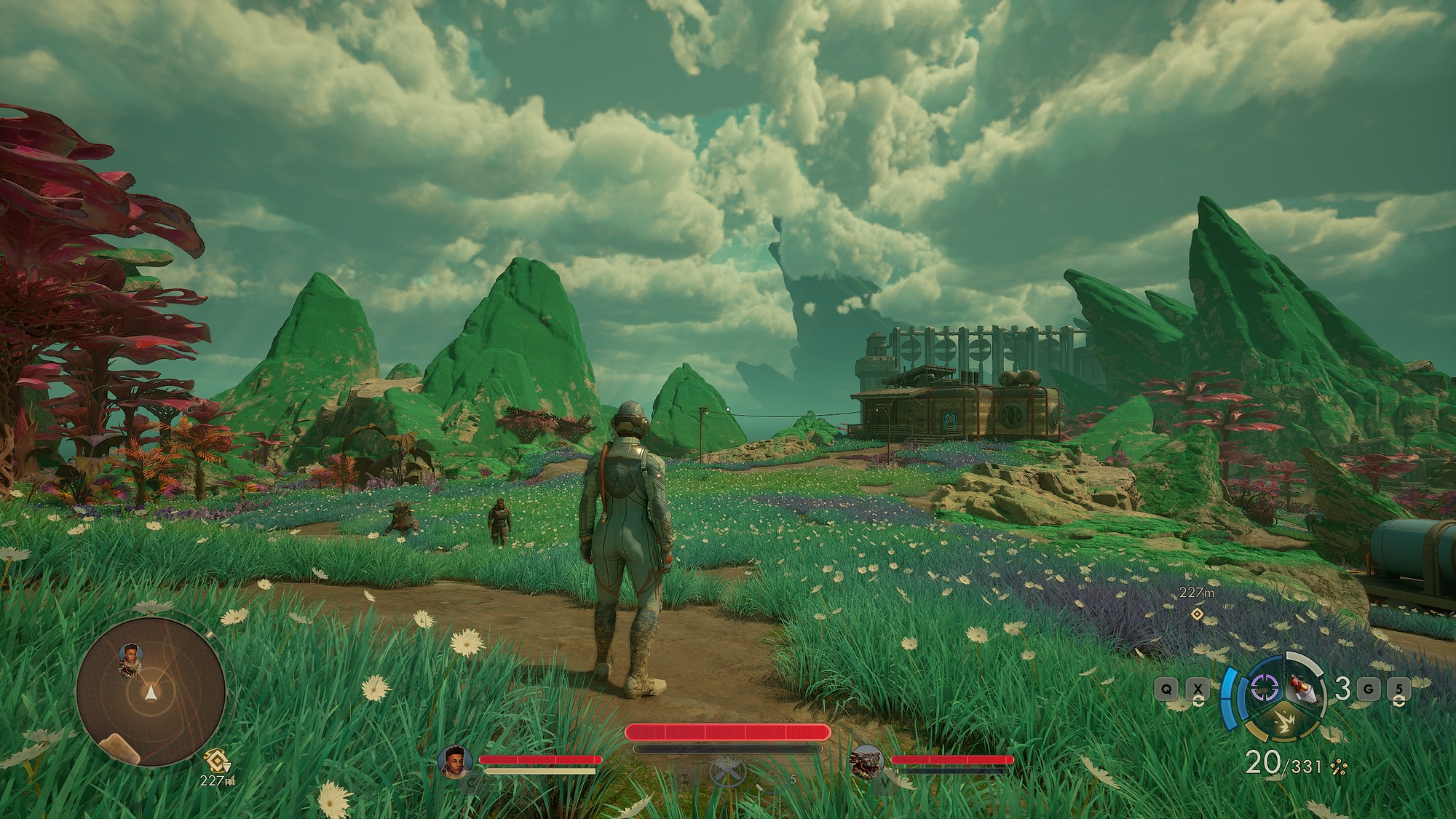The width and height of the screenshot is (1456, 819).
Task: Click the quest waypoint marker in world
Action: 1197,614
